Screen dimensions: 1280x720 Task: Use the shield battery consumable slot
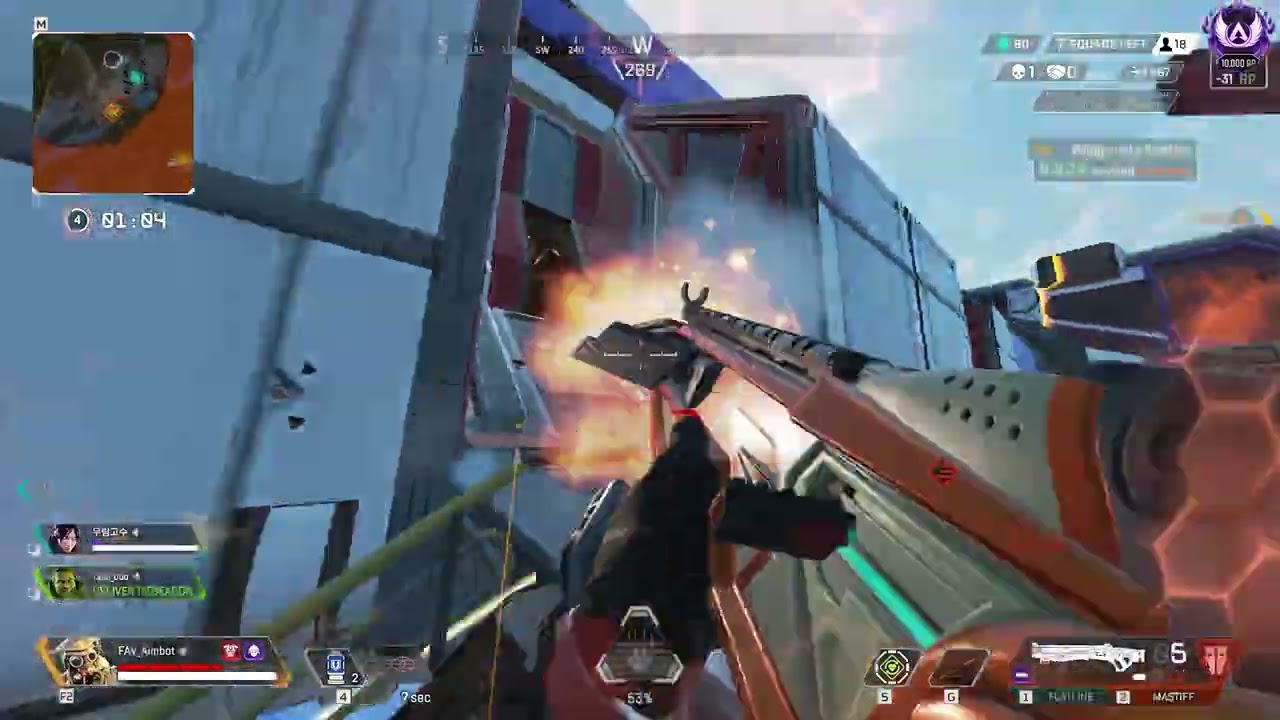(x=336, y=665)
